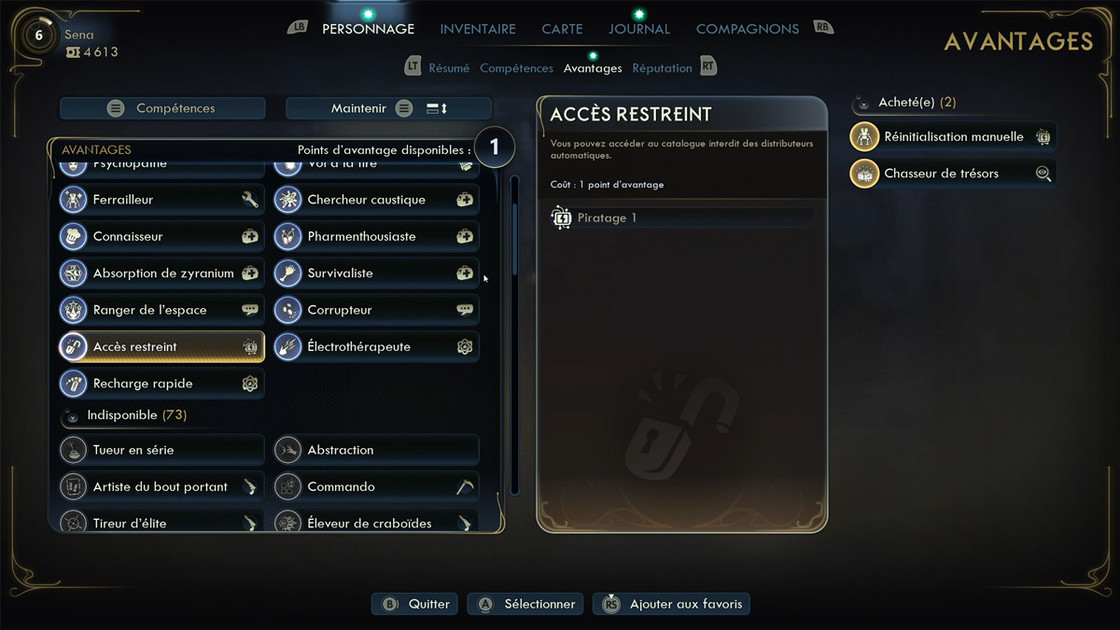Open the Maintenir sort dropdown
Image resolution: width=1120 pixels, height=630 pixels.
tap(389, 108)
